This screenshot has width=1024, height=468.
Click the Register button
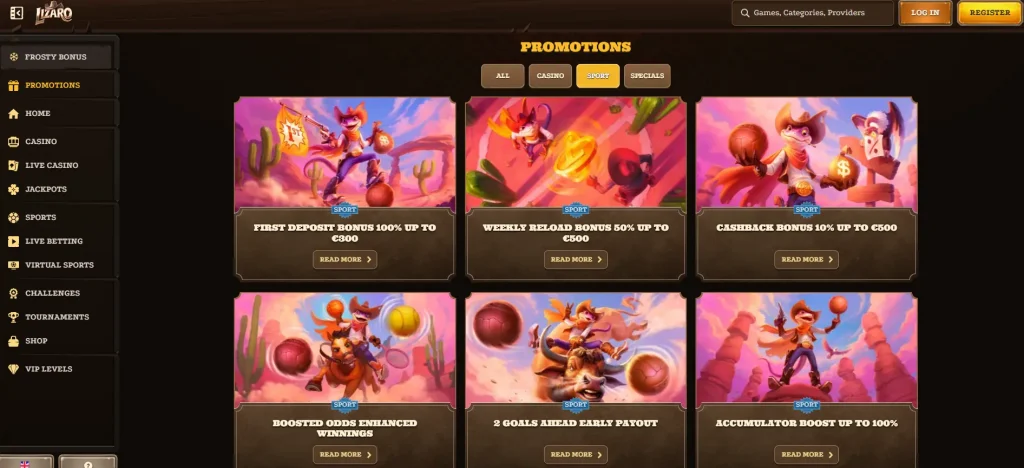[x=989, y=13]
